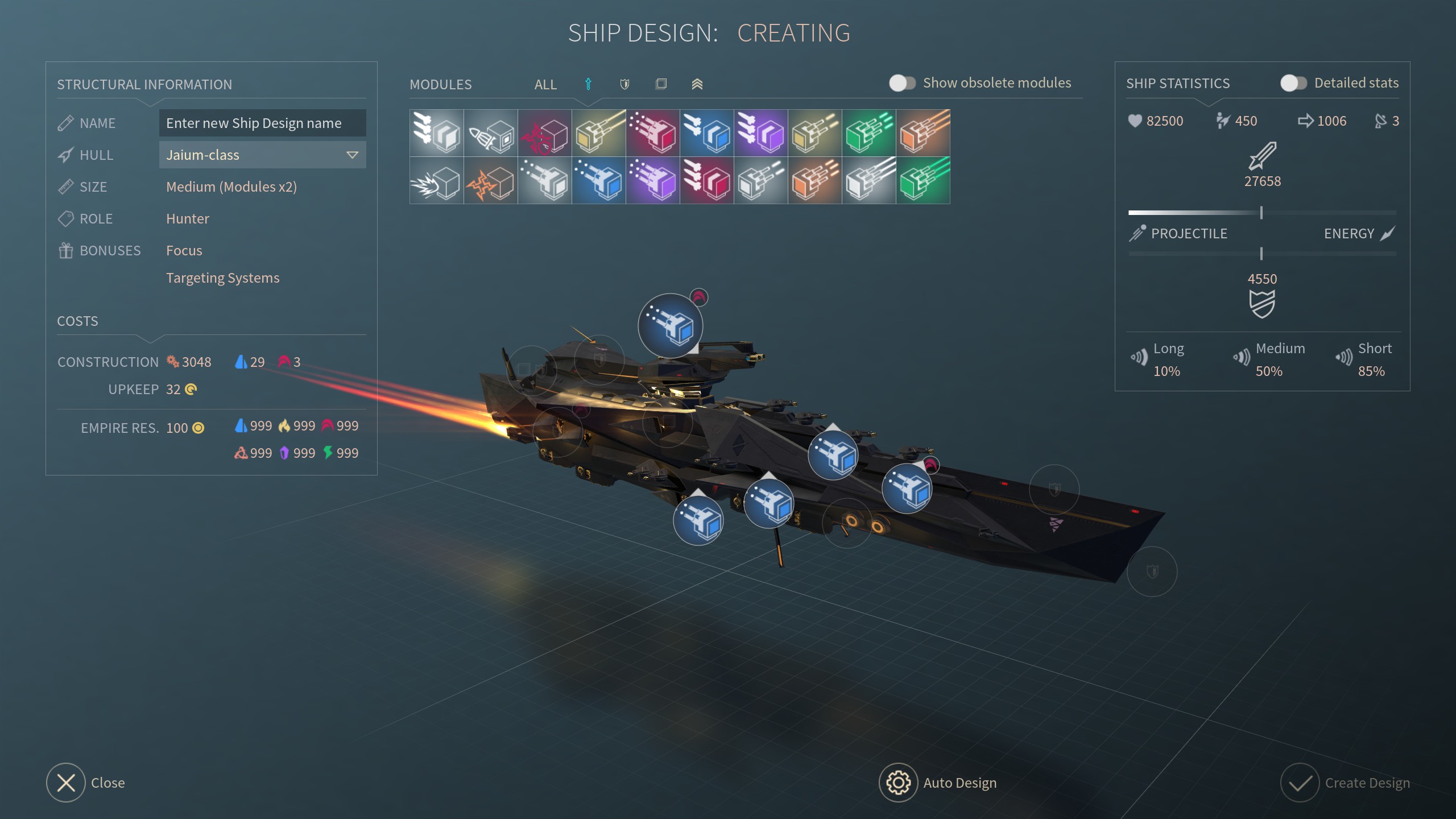1456x819 pixels.
Task: Select the triple-chevron module tab
Action: click(x=697, y=84)
